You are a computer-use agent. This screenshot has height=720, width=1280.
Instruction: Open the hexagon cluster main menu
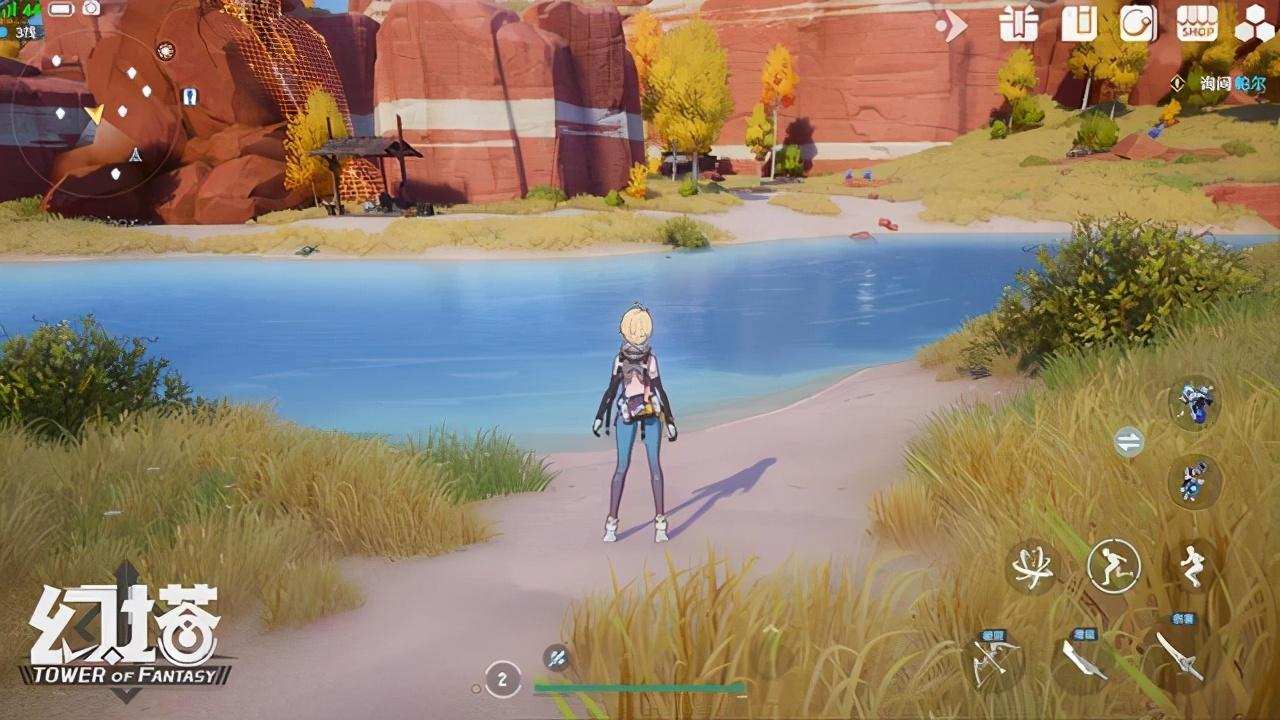coord(1254,23)
